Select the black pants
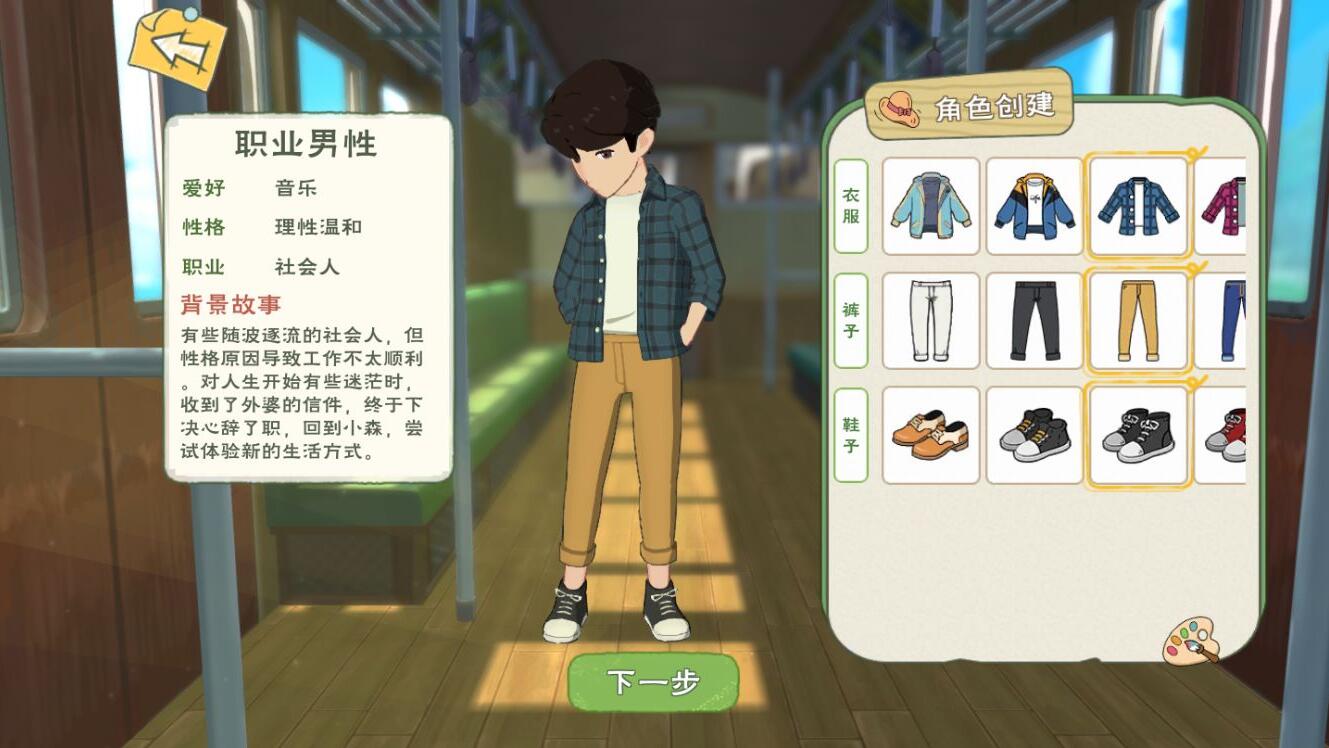 (x=1035, y=321)
